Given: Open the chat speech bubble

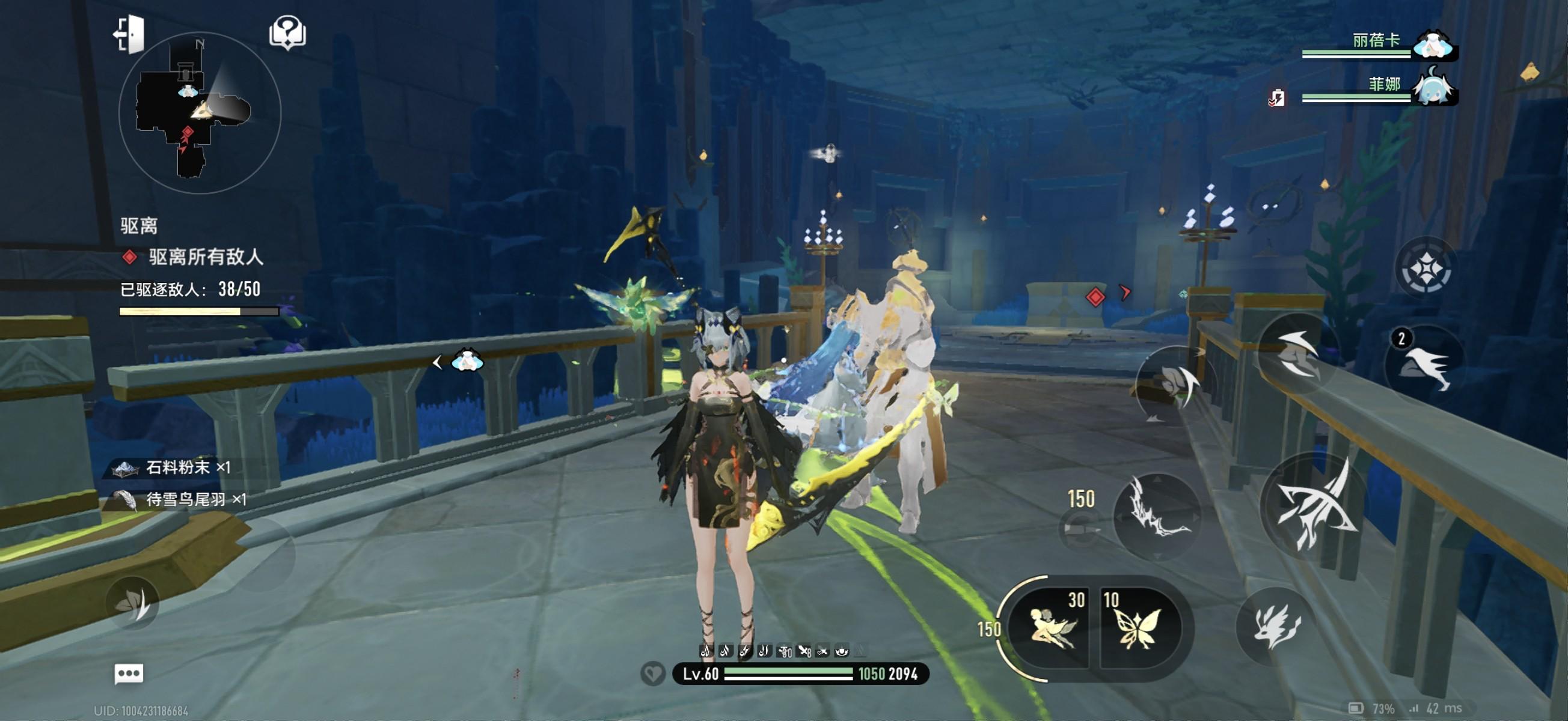Looking at the screenshot, I should [x=129, y=674].
